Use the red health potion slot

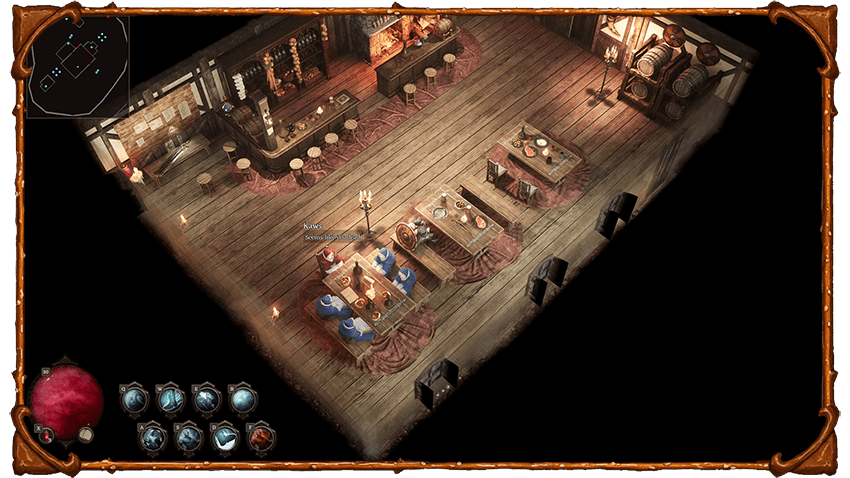pyautogui.click(x=47, y=435)
